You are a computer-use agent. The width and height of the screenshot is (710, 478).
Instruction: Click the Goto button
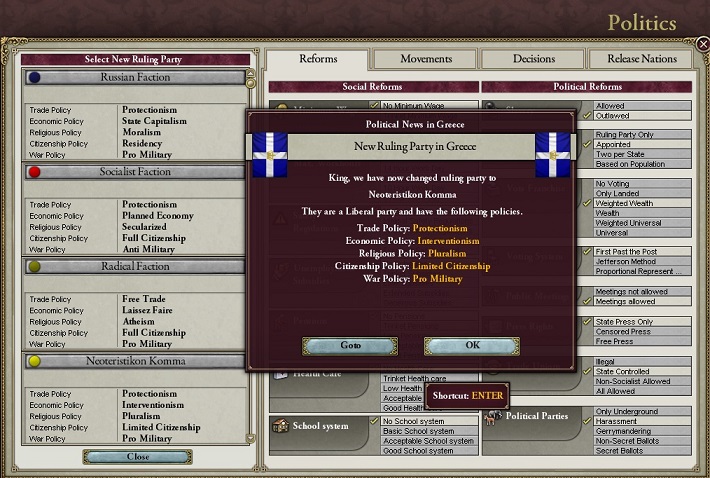click(x=349, y=346)
